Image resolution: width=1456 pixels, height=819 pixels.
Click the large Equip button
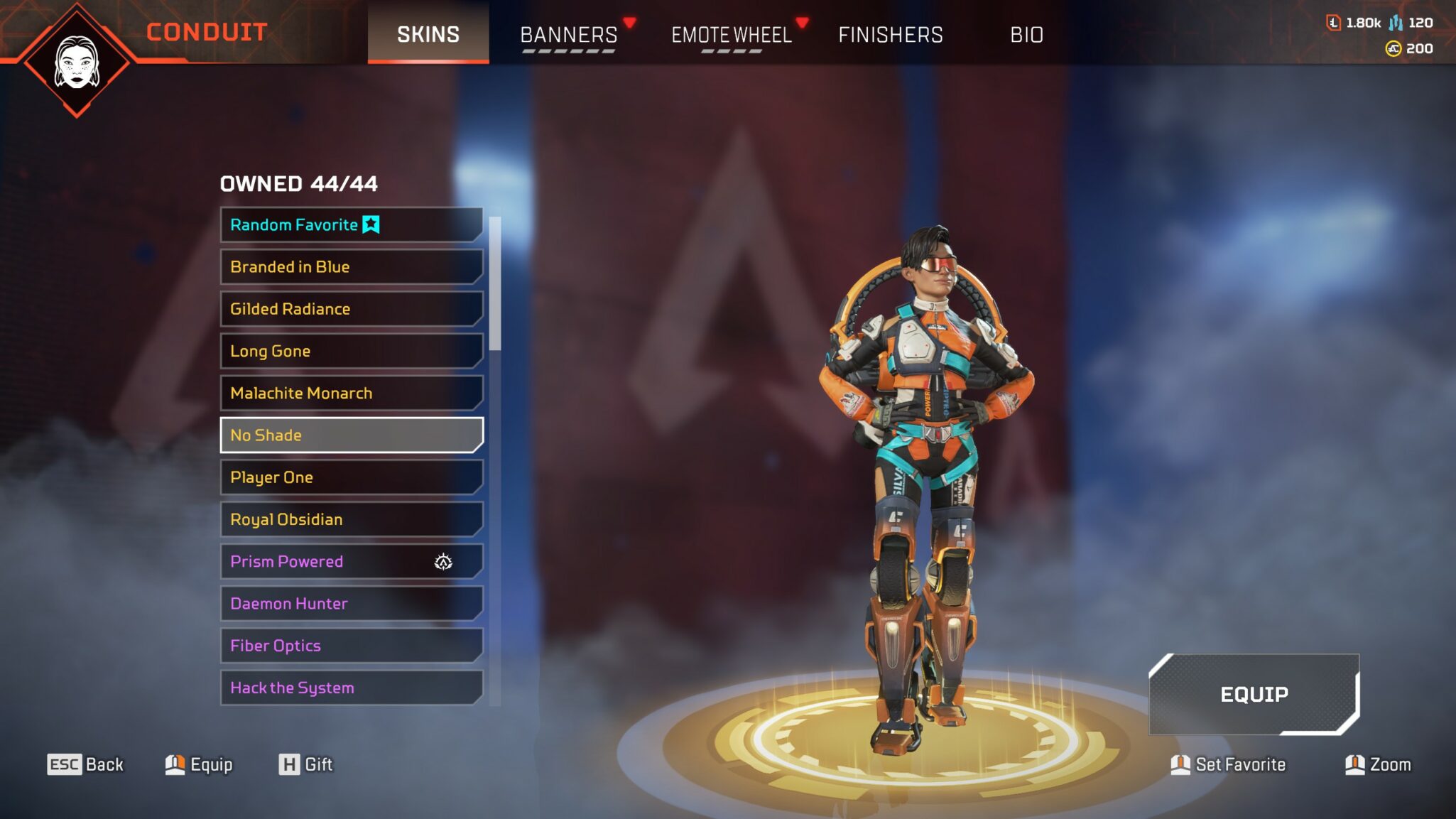1254,694
